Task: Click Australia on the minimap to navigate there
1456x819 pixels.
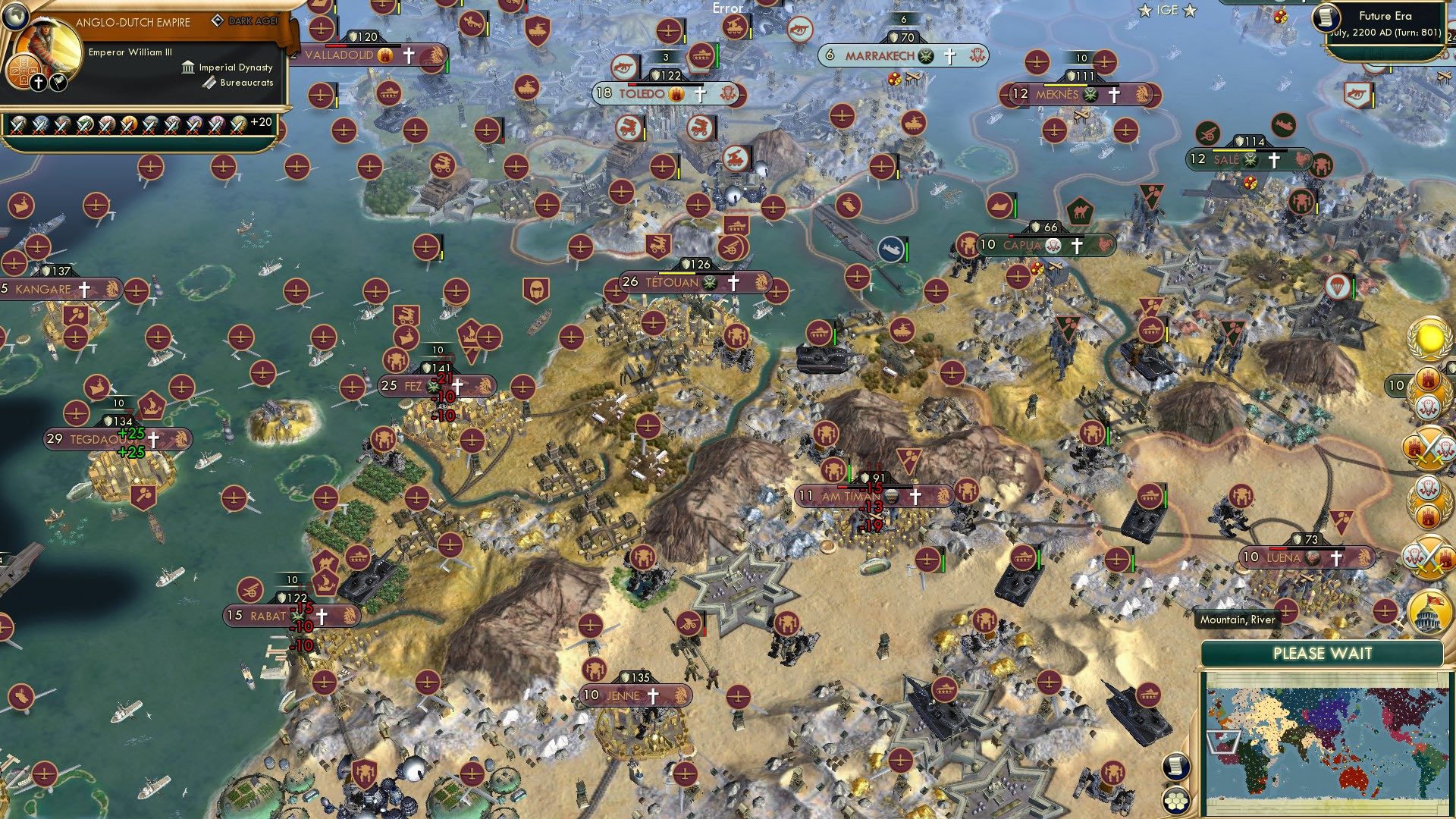Action: [1352, 778]
